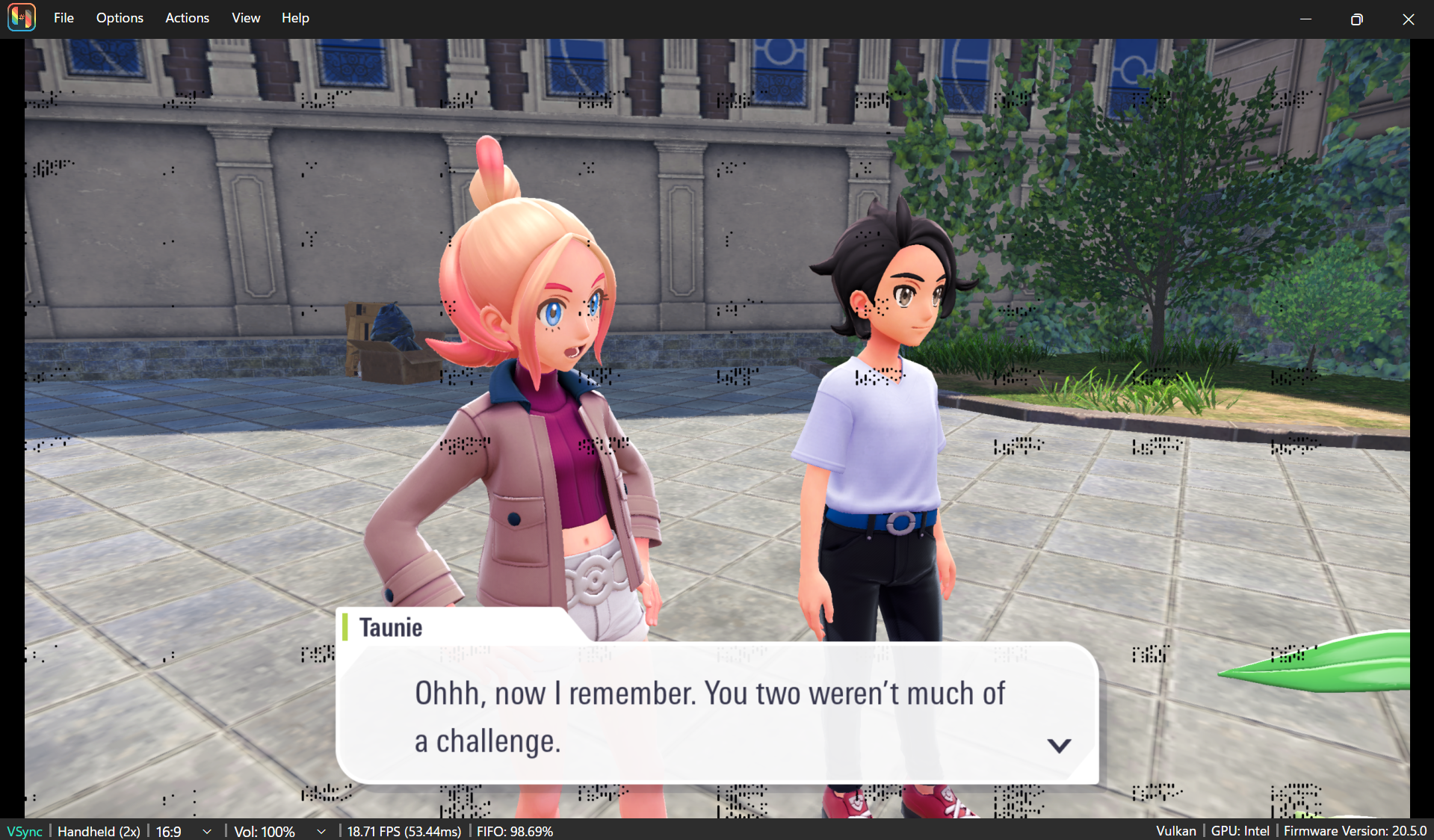This screenshot has width=1434, height=840.
Task: Open the Vol: 100% volume dropdown
Action: pyautogui.click(x=279, y=831)
